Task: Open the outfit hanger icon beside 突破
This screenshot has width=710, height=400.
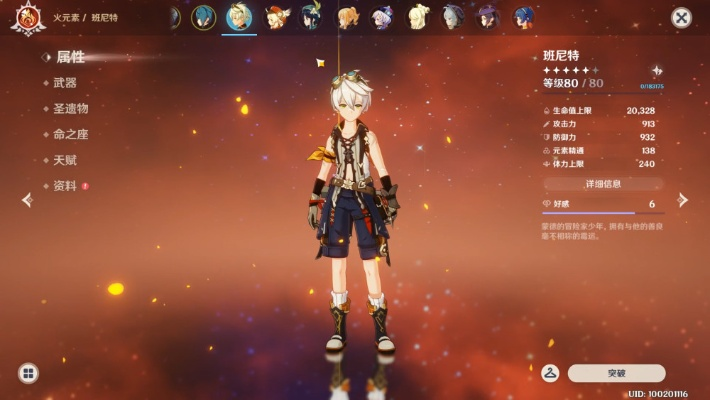Action: 549,373
